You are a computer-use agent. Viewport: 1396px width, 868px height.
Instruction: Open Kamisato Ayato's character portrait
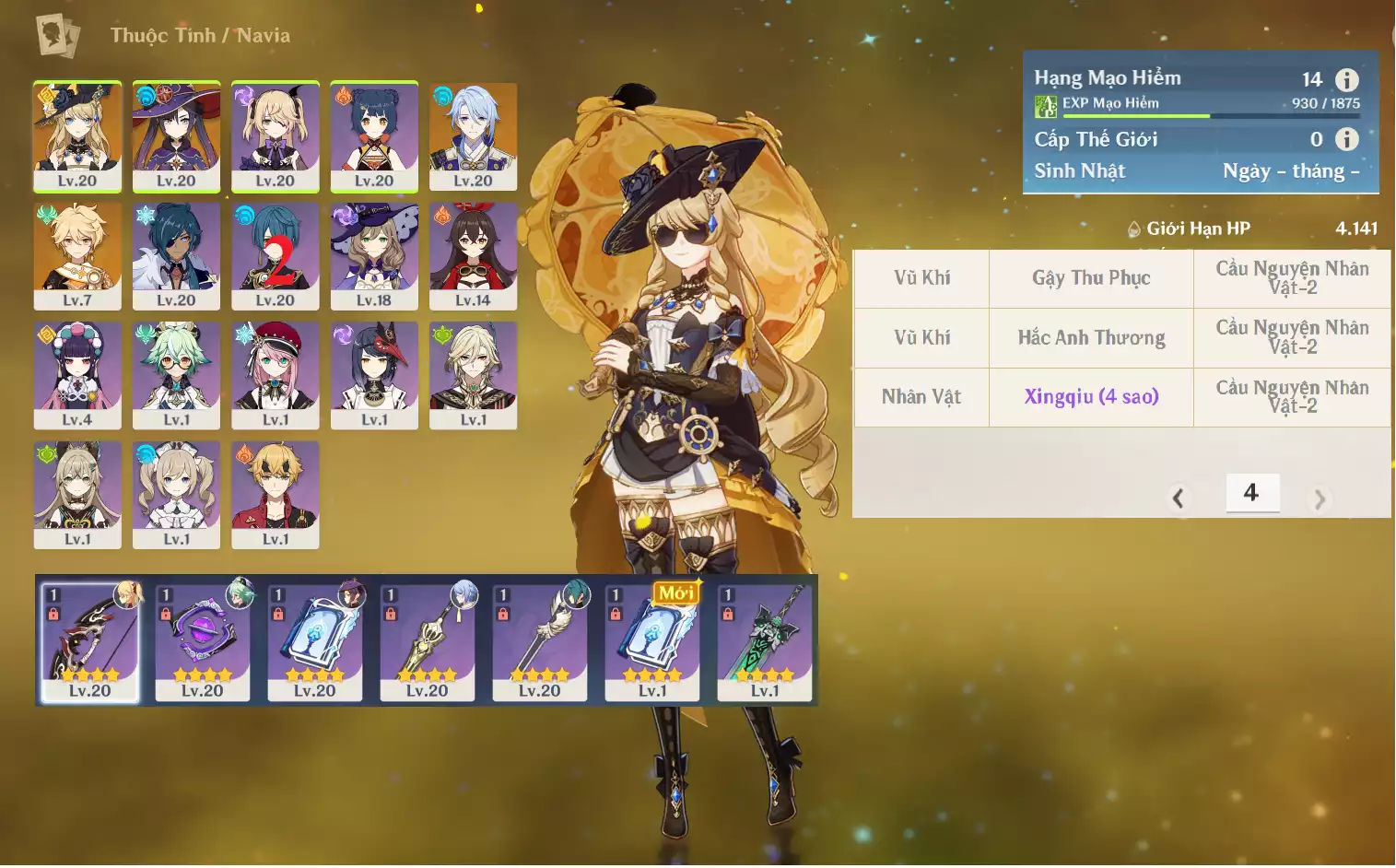pos(473,135)
